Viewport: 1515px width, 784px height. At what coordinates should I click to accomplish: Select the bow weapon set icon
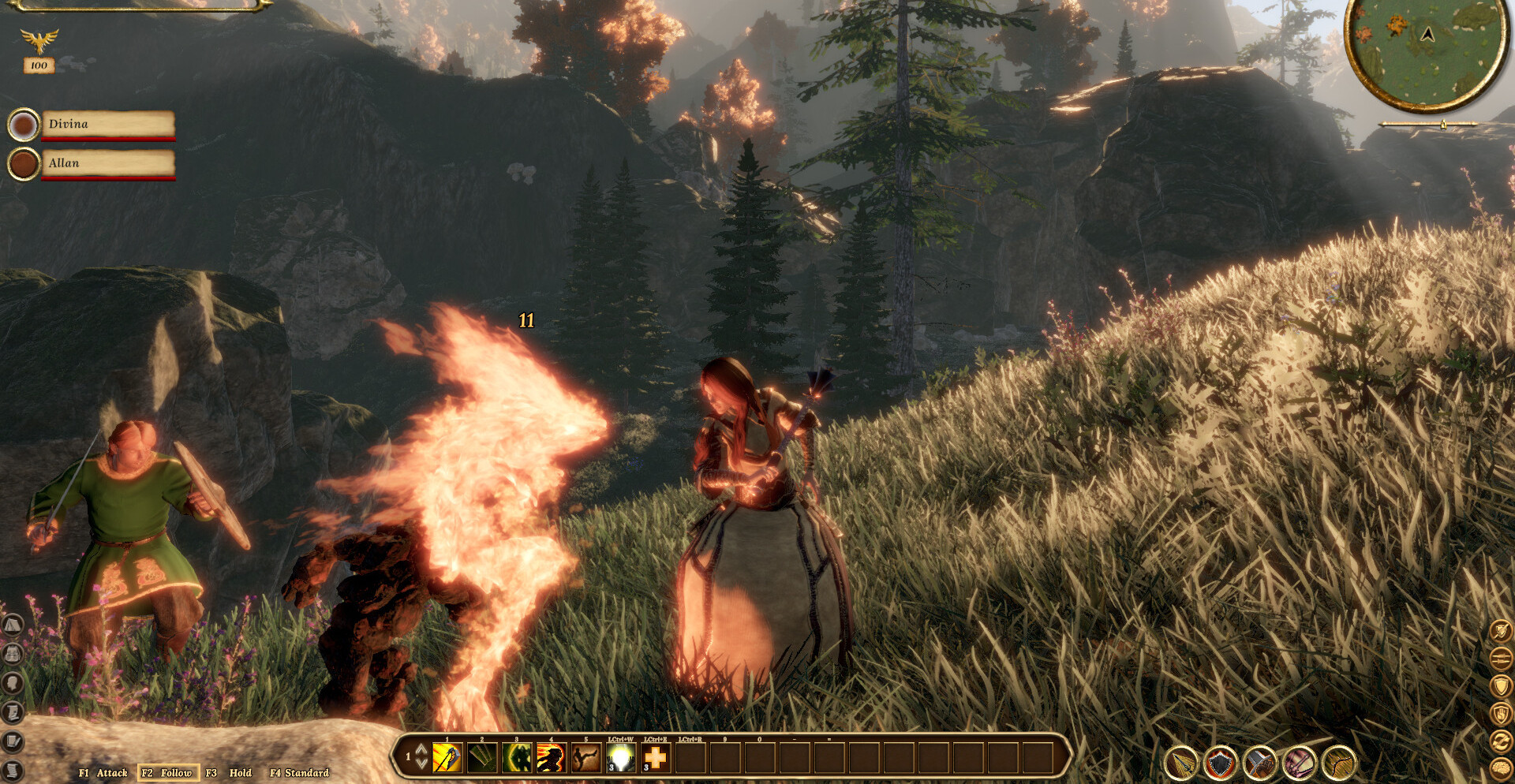(x=1339, y=763)
